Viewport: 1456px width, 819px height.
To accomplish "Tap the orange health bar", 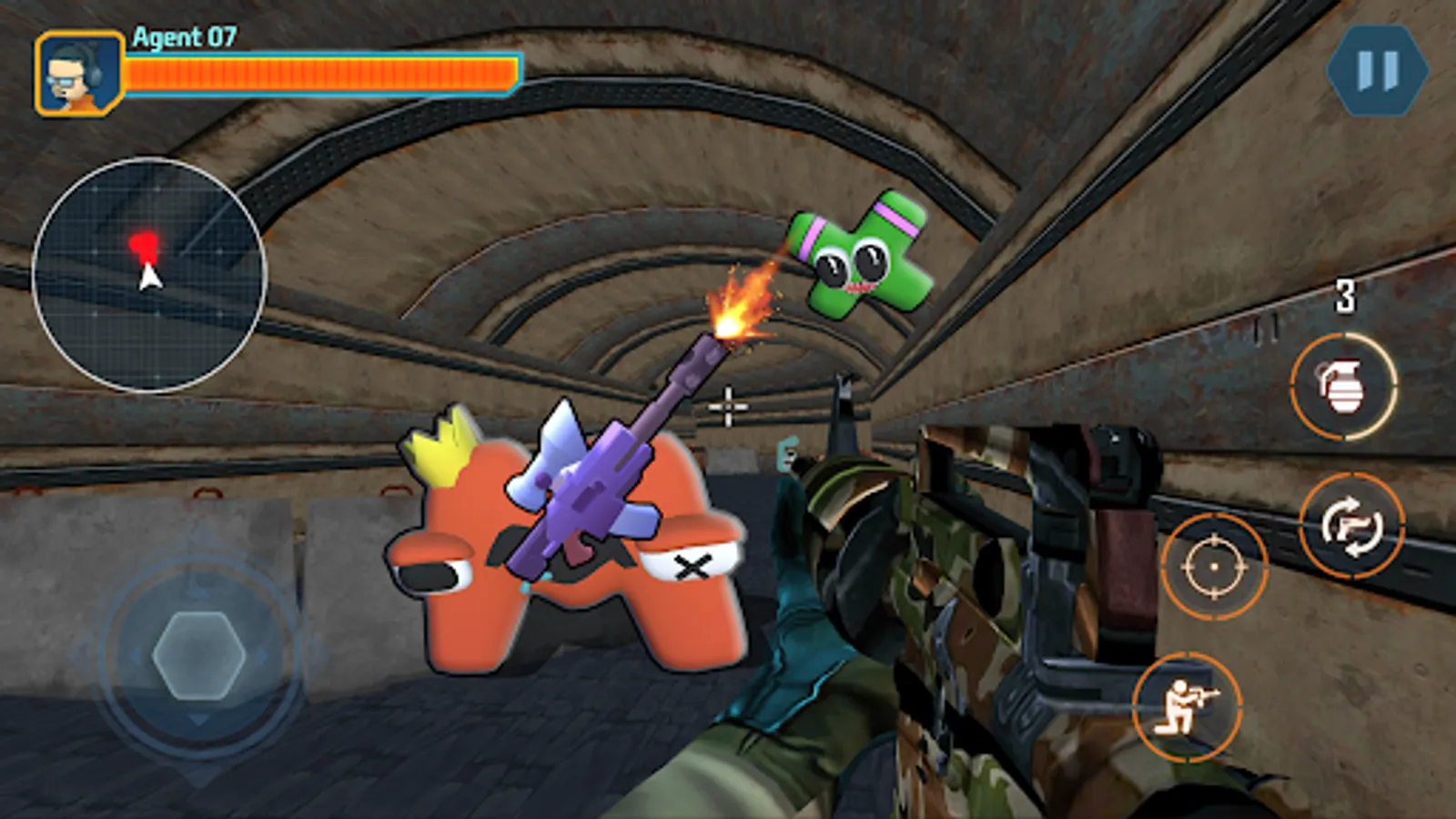I will tap(323, 72).
